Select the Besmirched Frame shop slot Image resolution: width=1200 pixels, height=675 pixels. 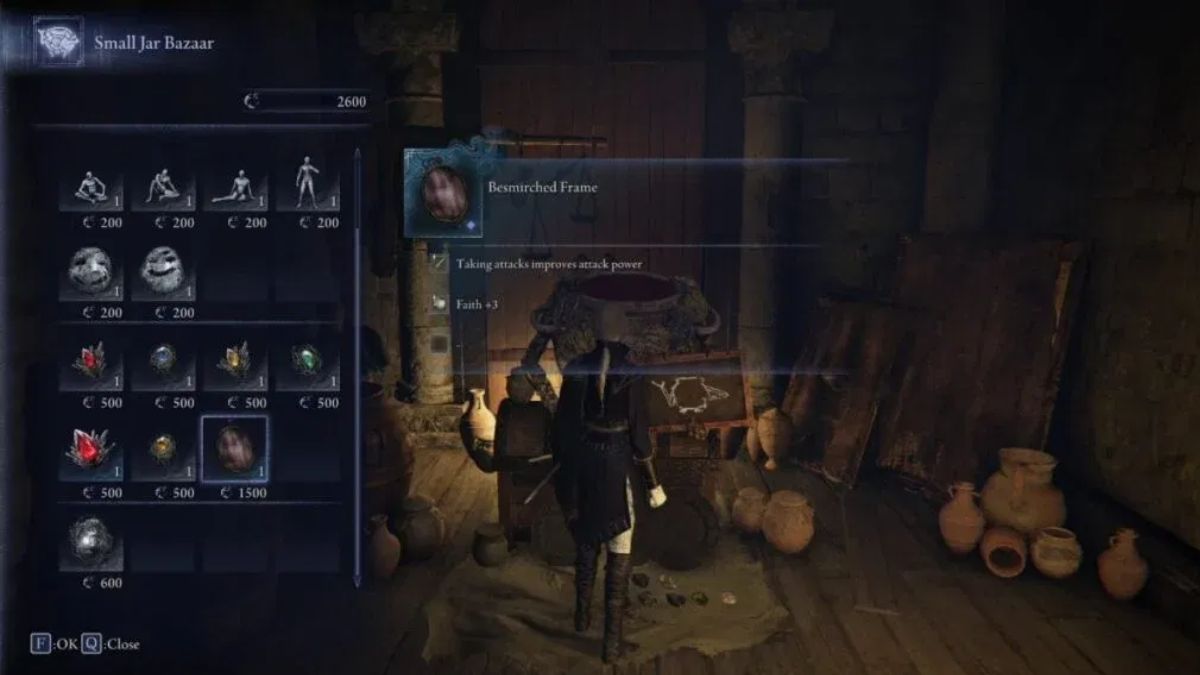[235, 450]
